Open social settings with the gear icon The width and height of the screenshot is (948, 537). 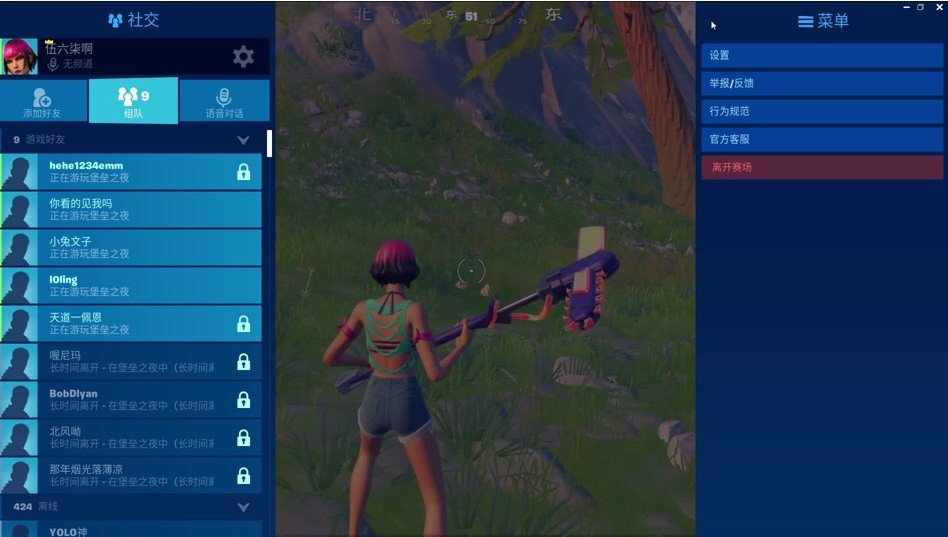coord(243,57)
